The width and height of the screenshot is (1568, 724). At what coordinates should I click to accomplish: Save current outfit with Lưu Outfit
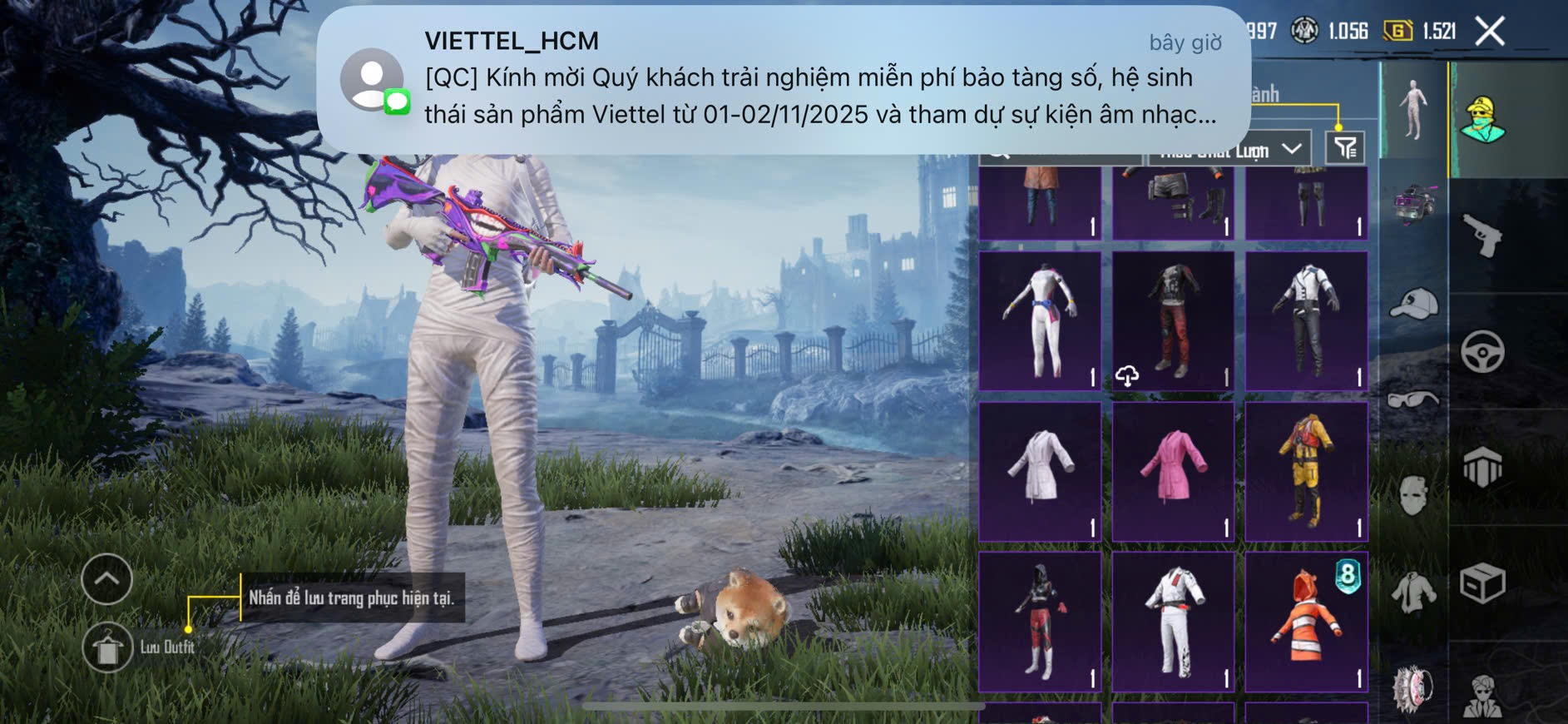click(107, 647)
